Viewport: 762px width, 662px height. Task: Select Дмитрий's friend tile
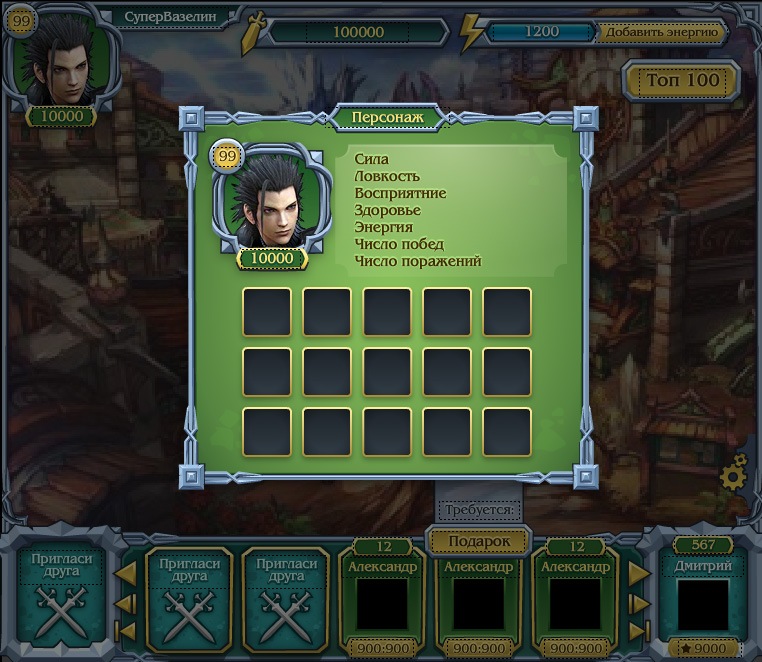click(702, 597)
